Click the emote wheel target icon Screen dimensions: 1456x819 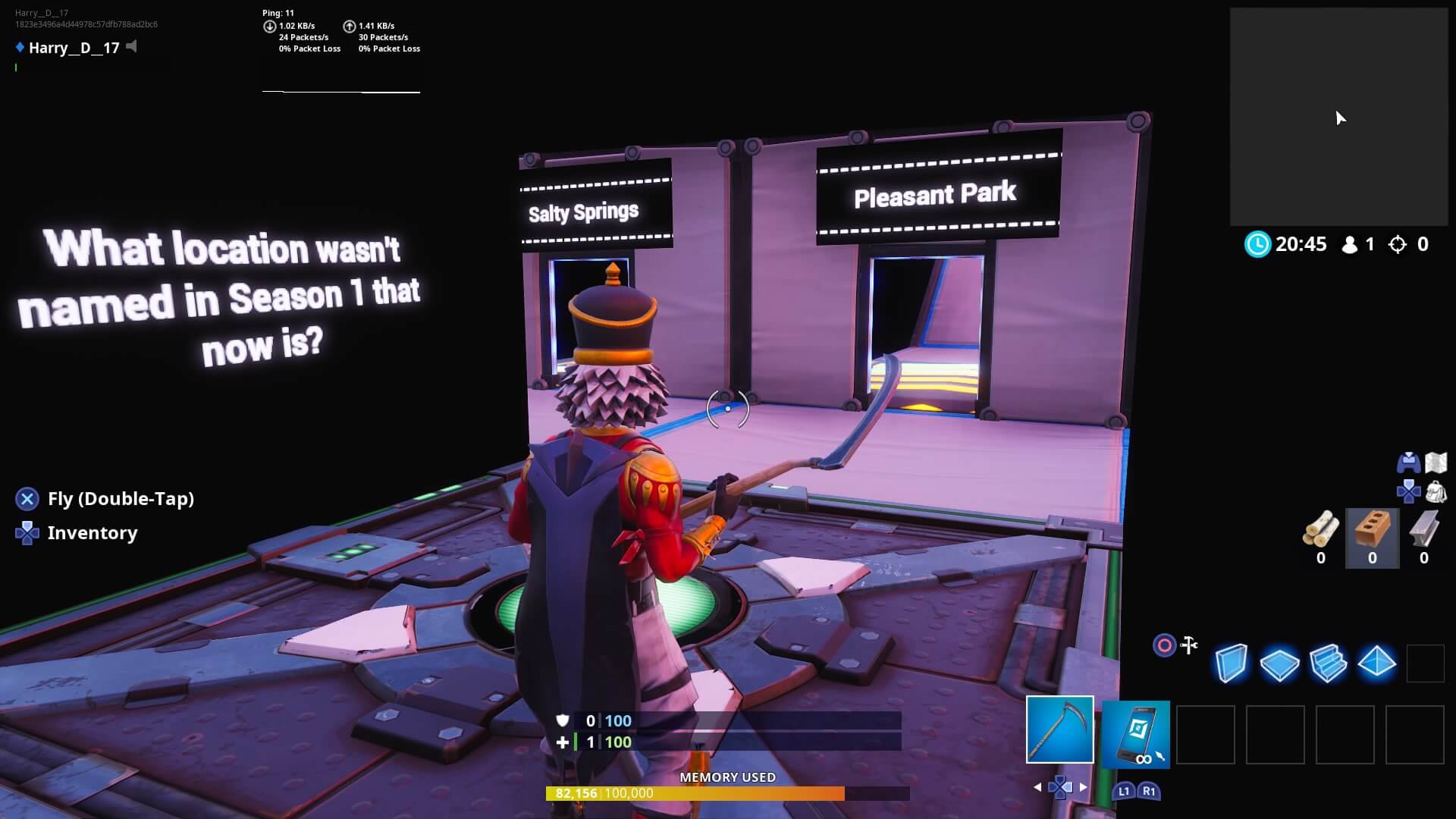1163,645
